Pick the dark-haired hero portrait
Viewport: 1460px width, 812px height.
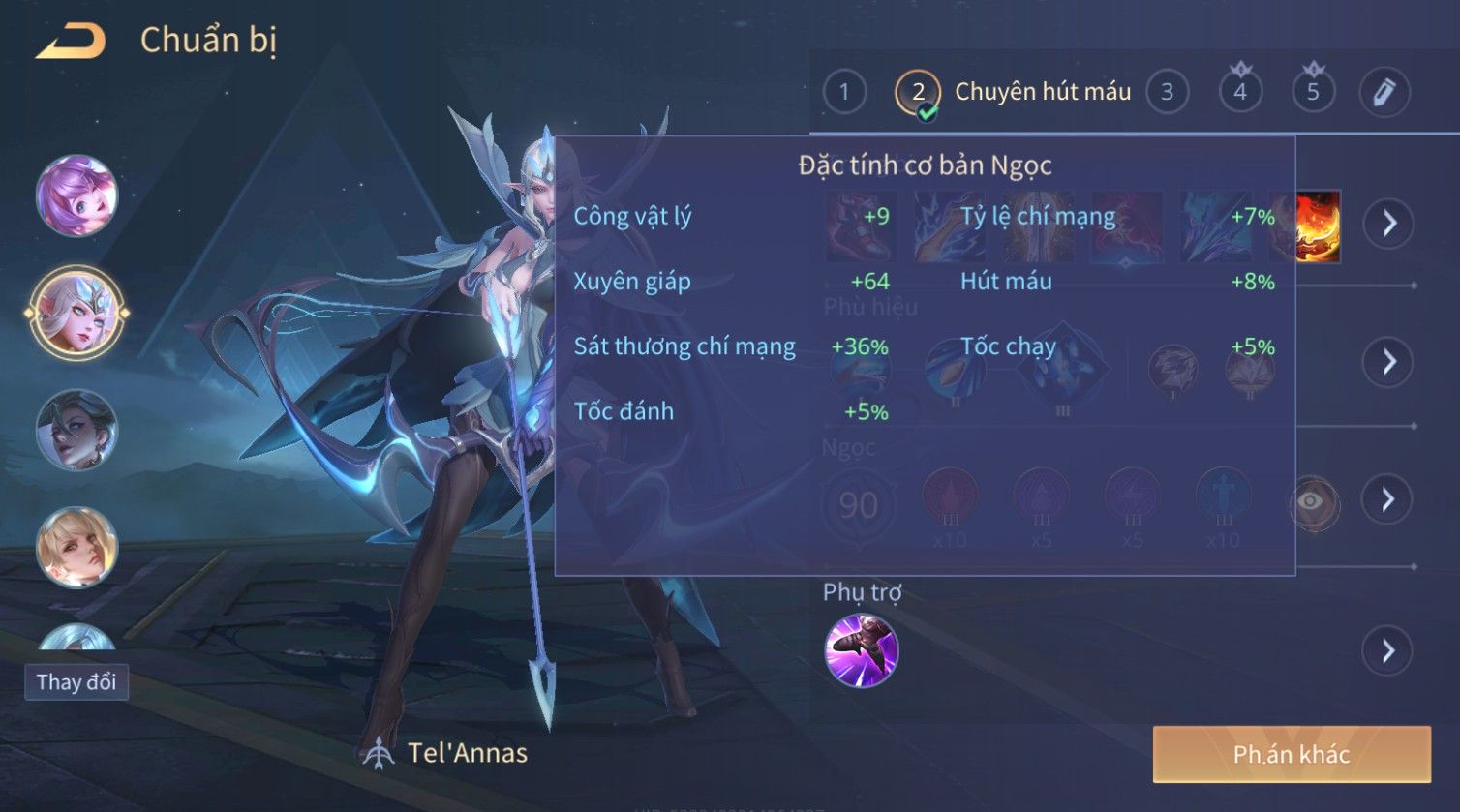(x=76, y=430)
